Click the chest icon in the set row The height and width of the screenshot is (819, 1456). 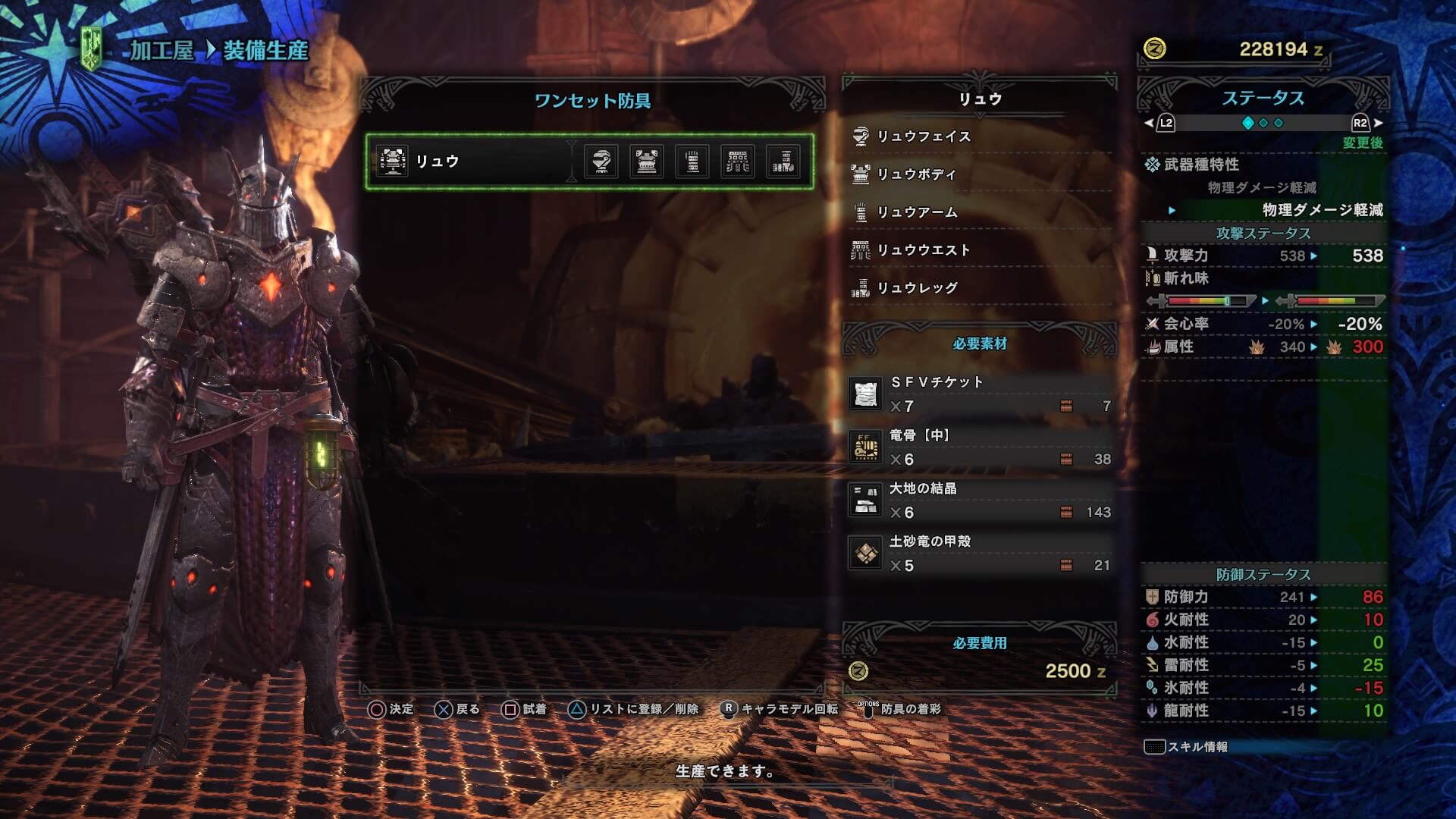click(647, 162)
